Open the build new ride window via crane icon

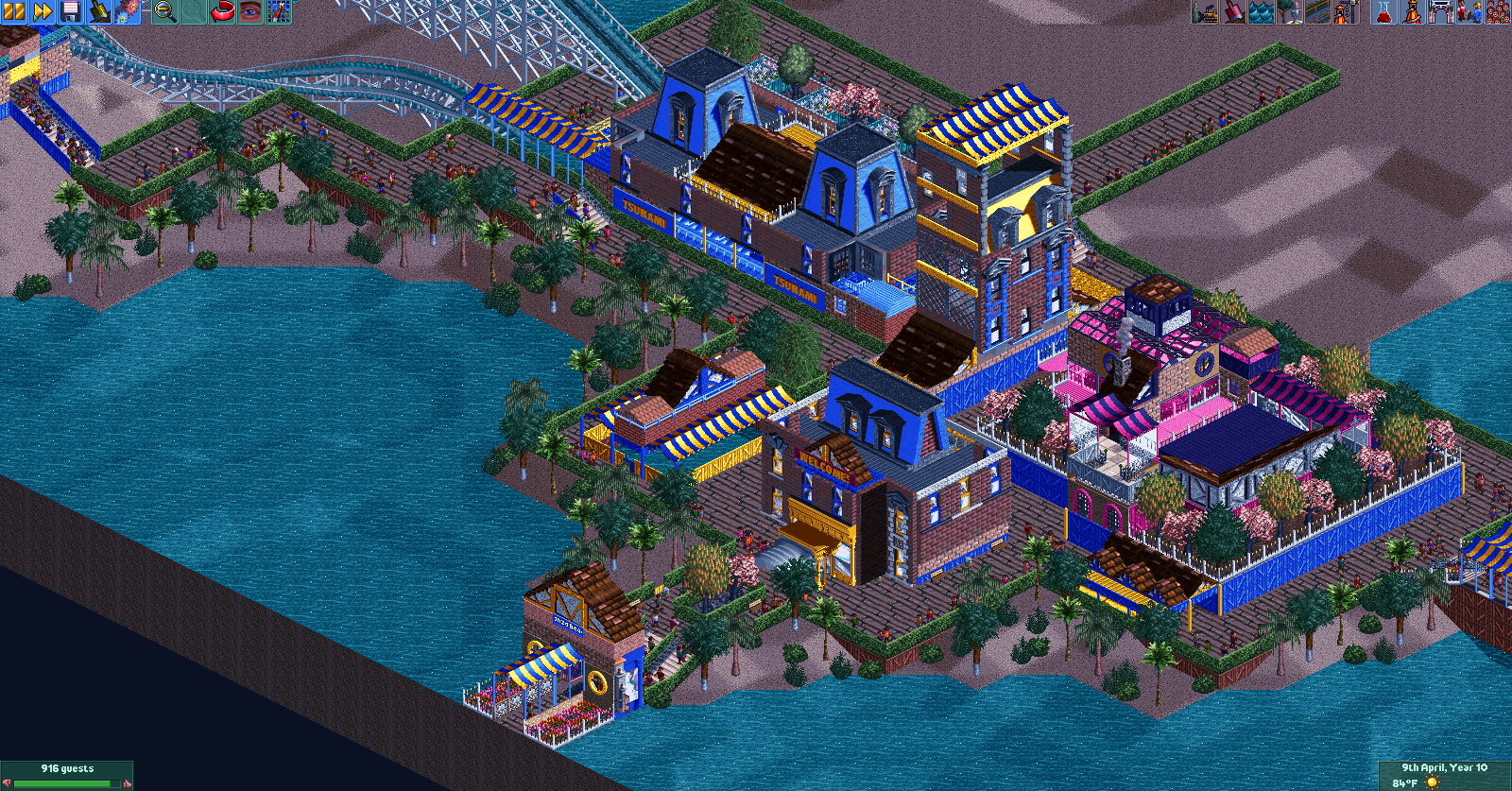[1346, 13]
